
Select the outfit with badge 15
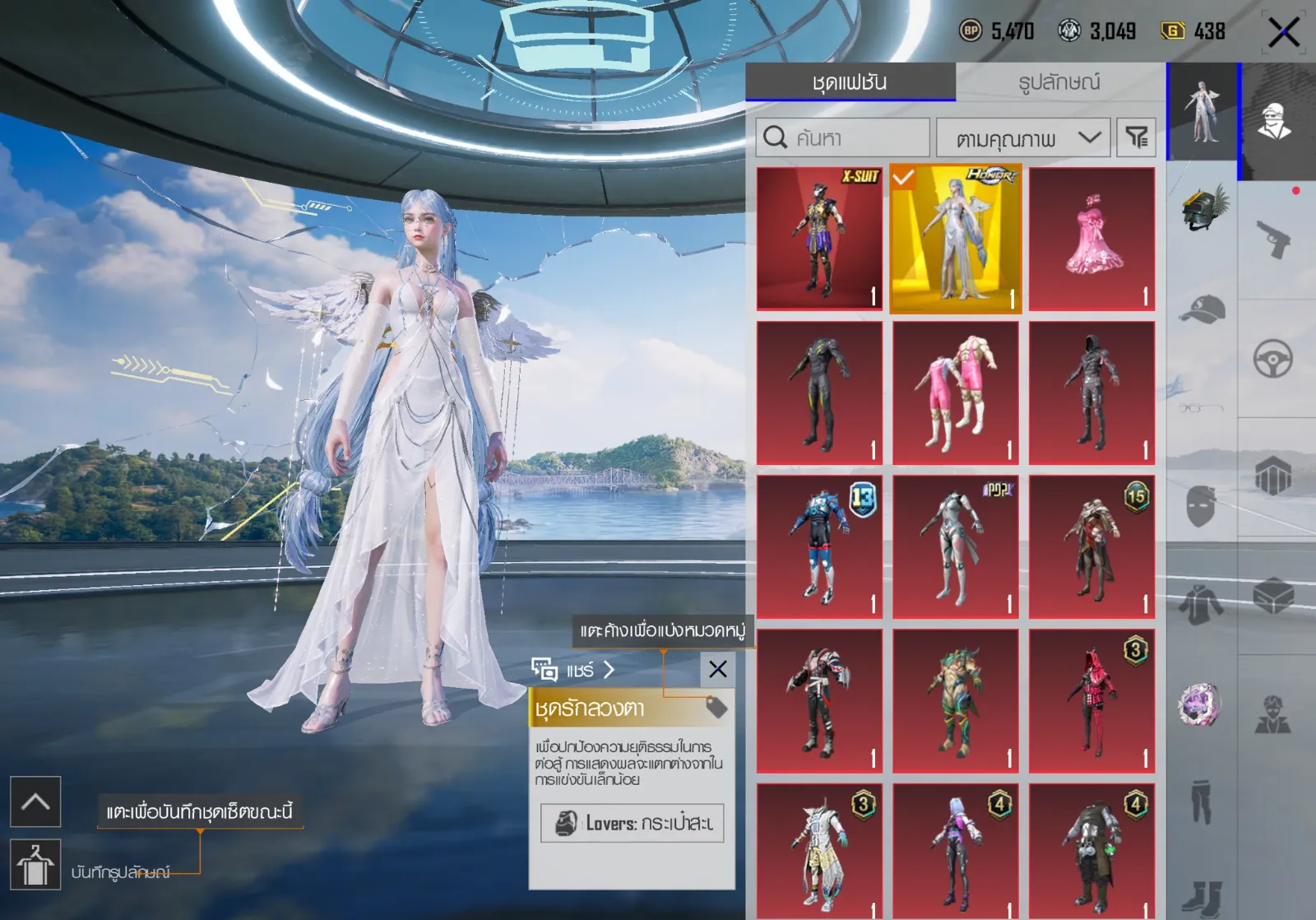pyautogui.click(x=1091, y=546)
